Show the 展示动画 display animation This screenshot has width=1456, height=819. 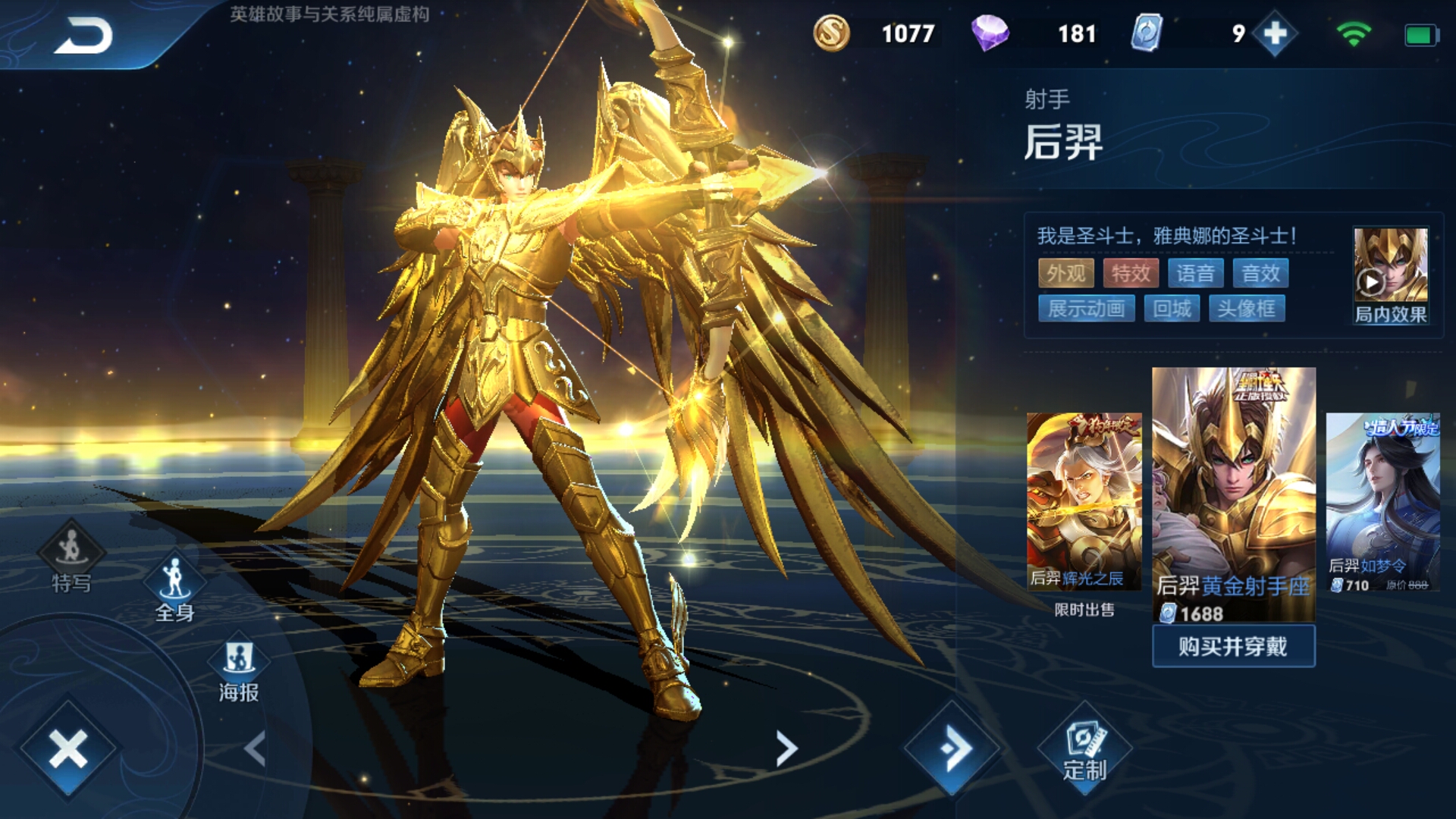pos(1086,309)
